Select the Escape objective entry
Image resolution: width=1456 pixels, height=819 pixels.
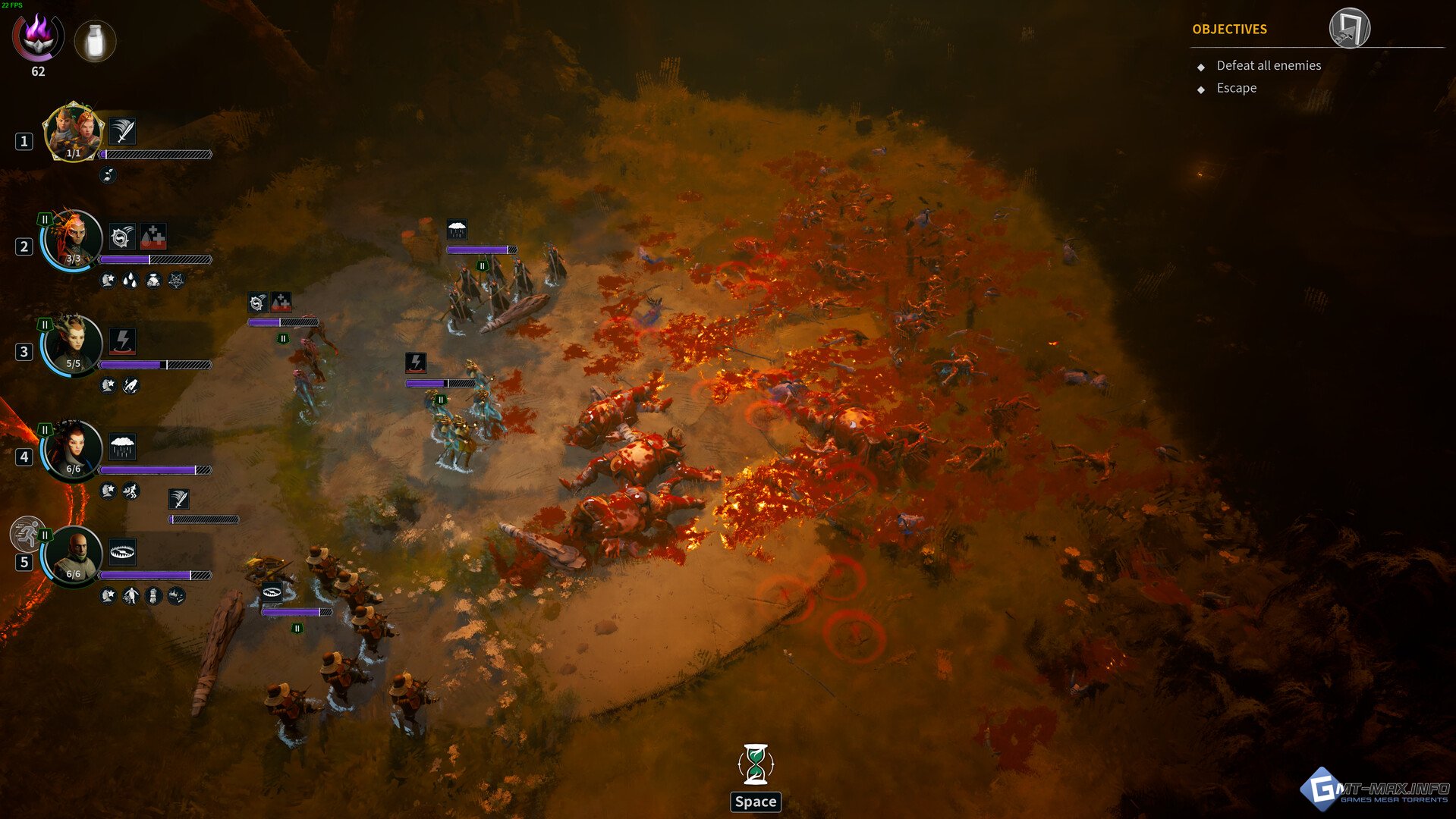coord(1236,88)
